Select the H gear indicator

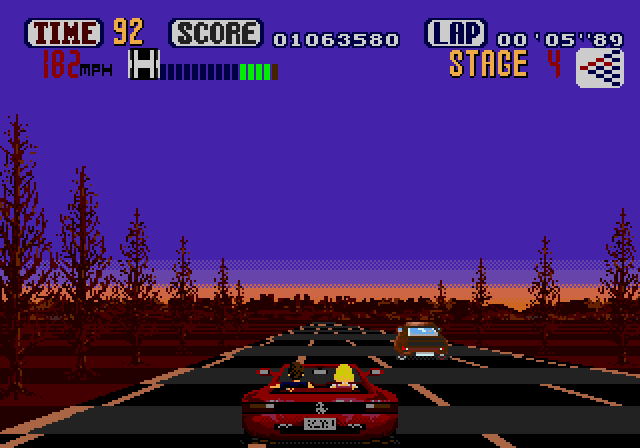145,66
